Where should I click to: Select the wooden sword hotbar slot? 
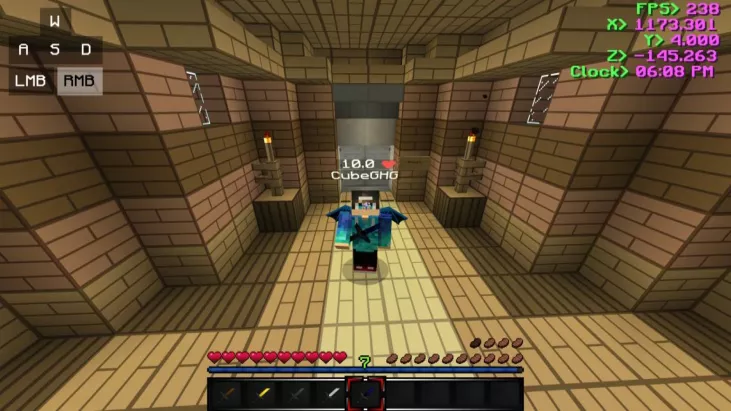pyautogui.click(x=226, y=394)
